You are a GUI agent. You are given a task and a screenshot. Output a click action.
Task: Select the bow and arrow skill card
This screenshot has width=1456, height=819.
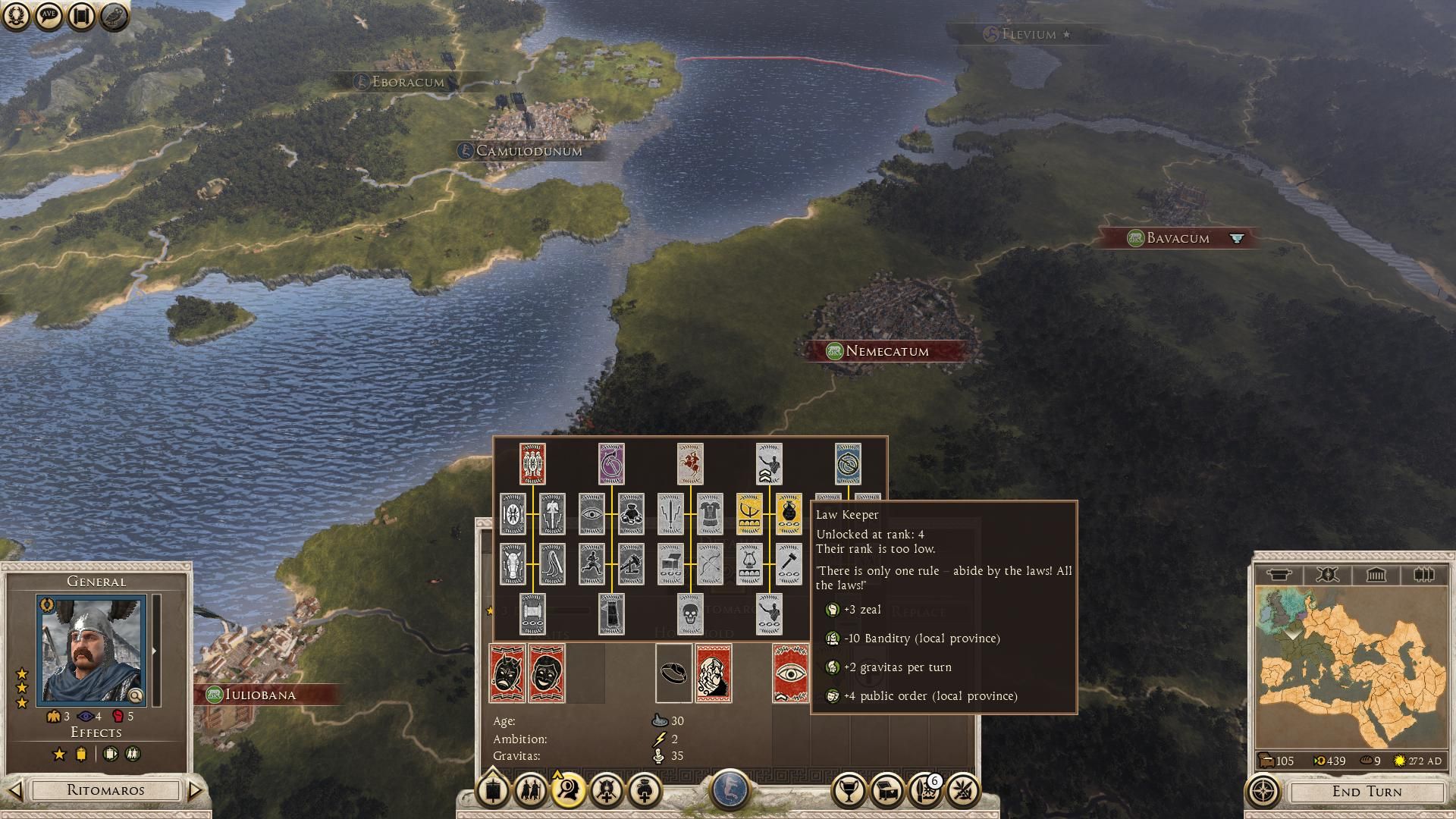(x=710, y=563)
